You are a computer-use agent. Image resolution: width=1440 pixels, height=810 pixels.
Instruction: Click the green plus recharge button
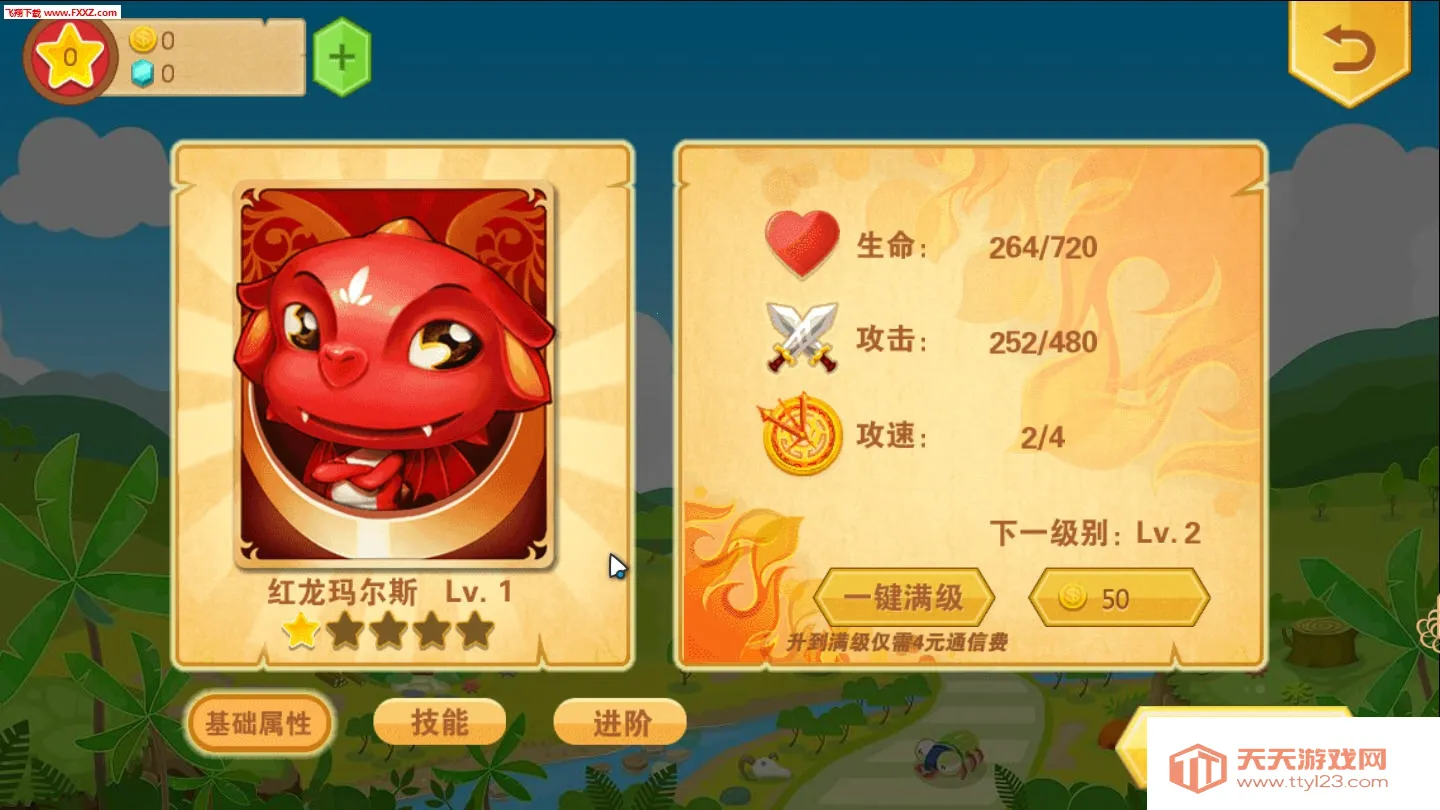pos(342,57)
